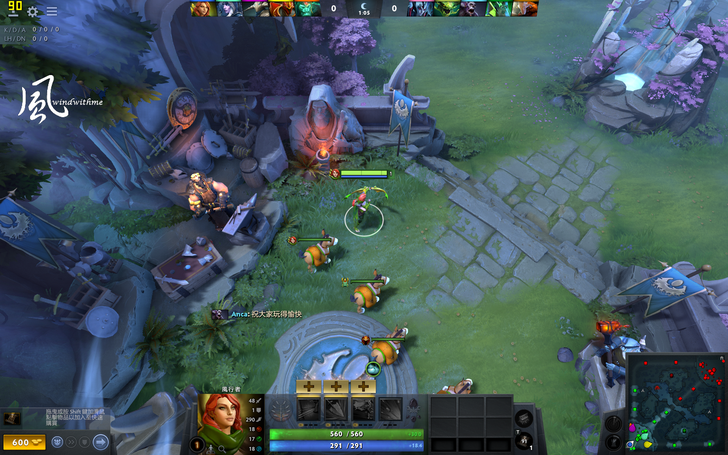Image resolution: width=728 pixels, height=455 pixels.
Task: Click on the minimap
Action: pyautogui.click(x=677, y=402)
